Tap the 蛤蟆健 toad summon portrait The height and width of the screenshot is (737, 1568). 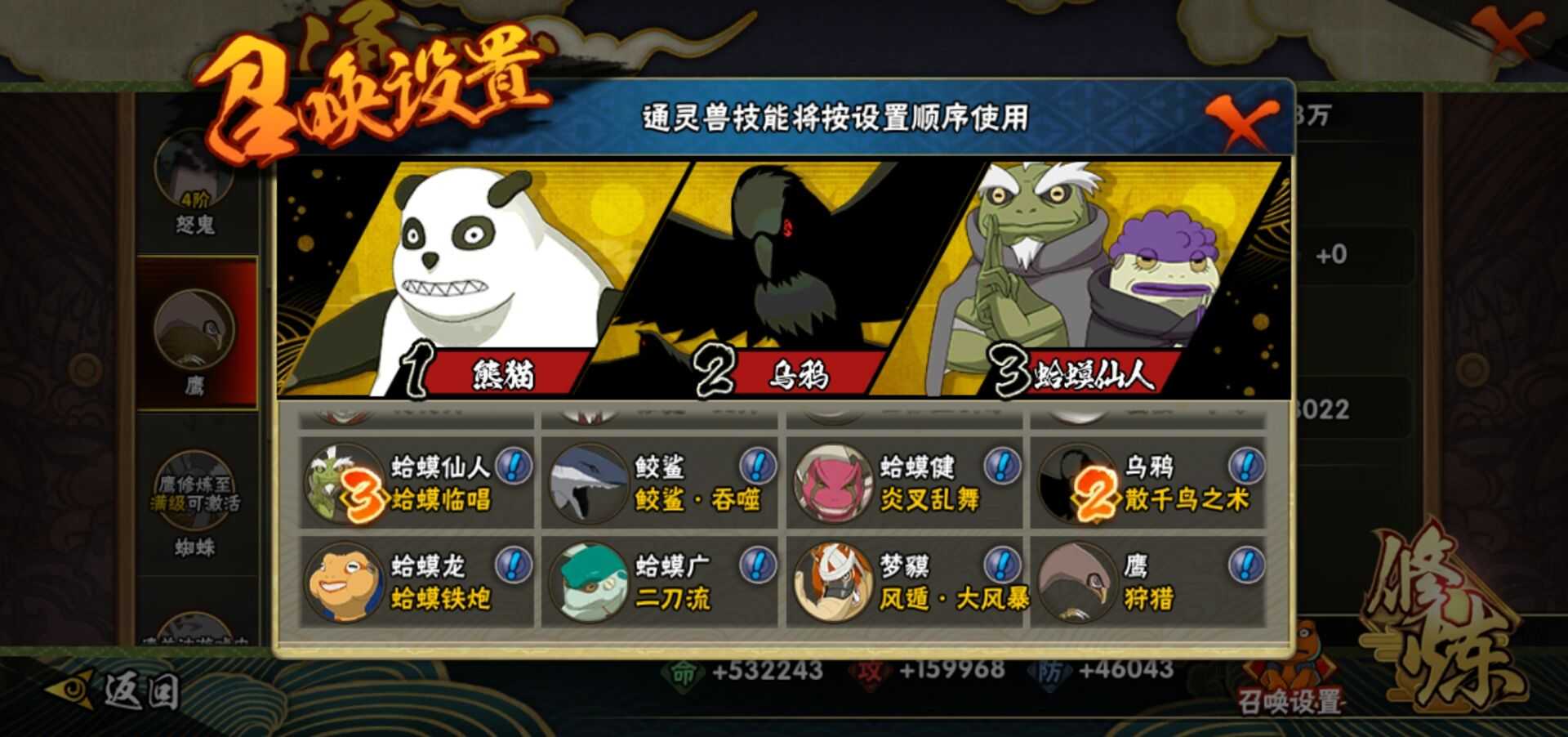tap(833, 485)
